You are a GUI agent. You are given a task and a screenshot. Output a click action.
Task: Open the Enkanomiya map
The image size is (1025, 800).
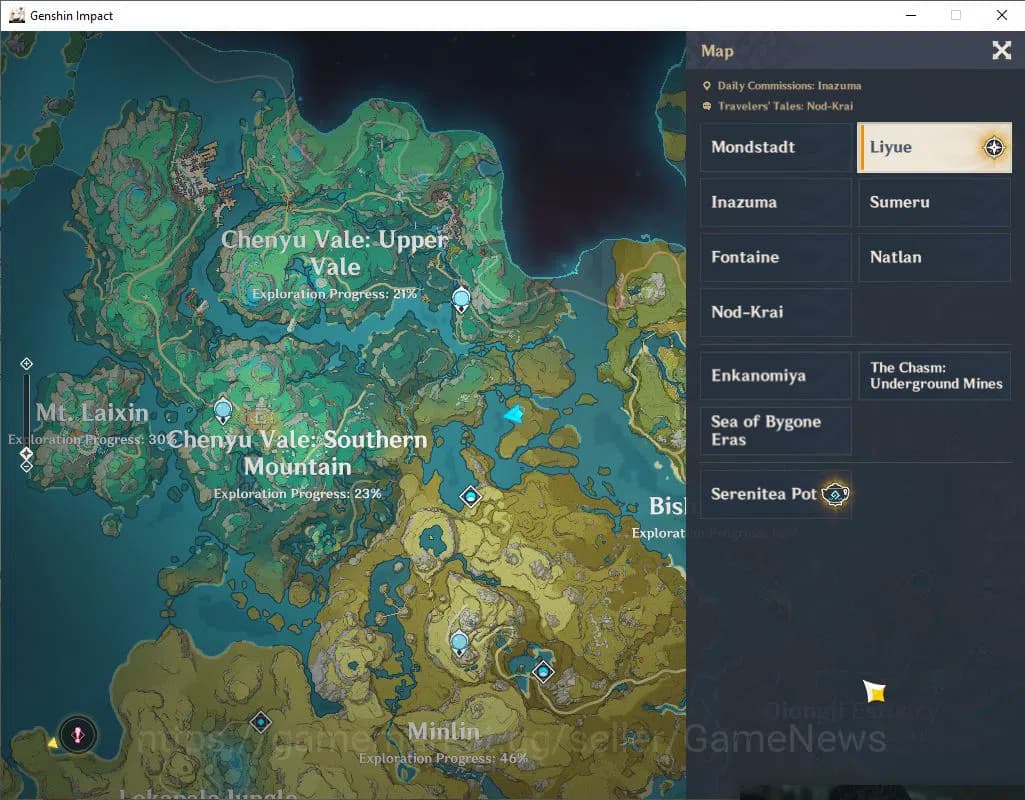click(775, 376)
